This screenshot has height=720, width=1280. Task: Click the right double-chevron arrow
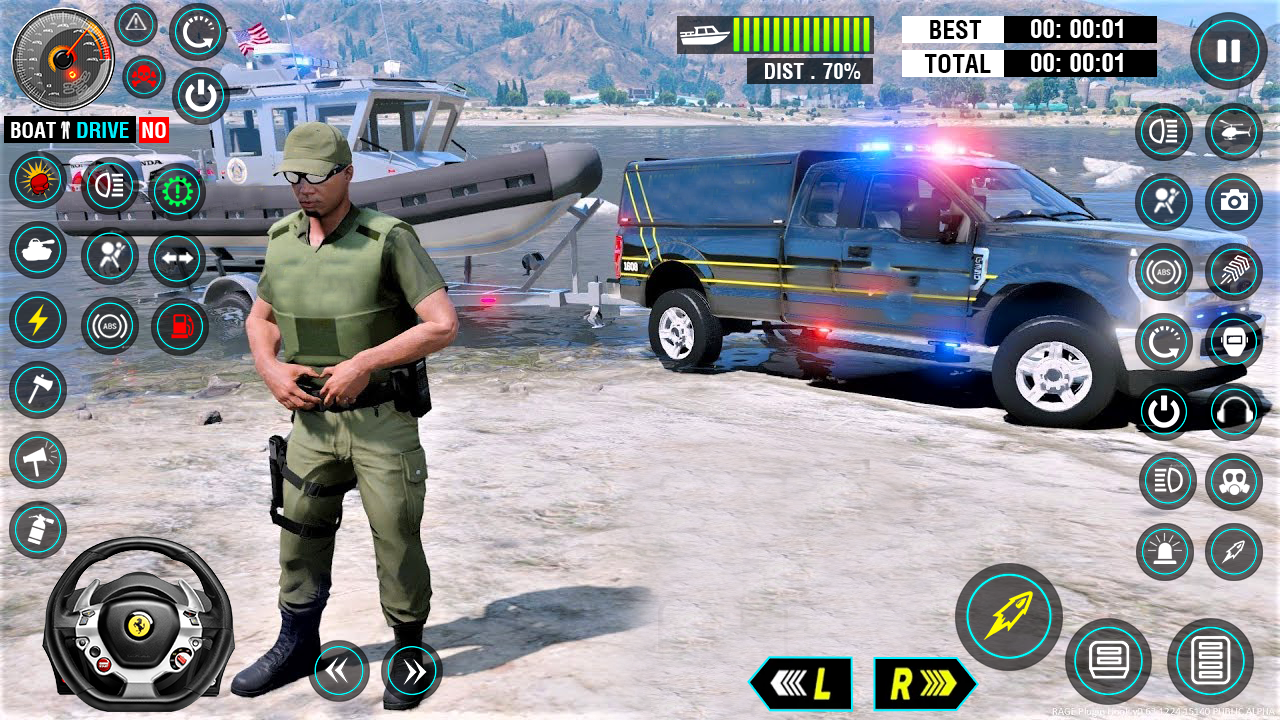(413, 672)
